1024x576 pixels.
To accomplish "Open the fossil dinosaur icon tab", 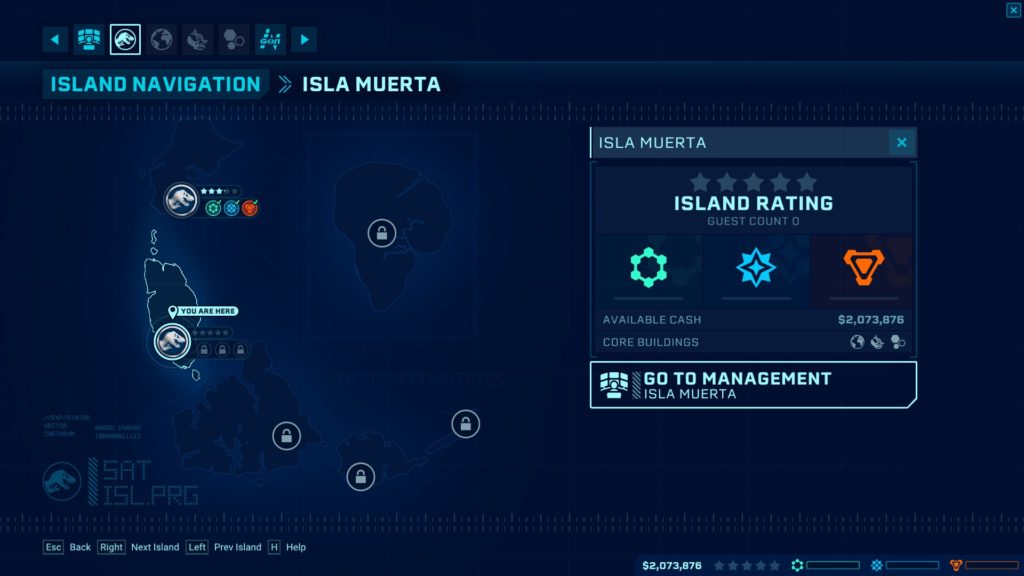I will coord(197,40).
